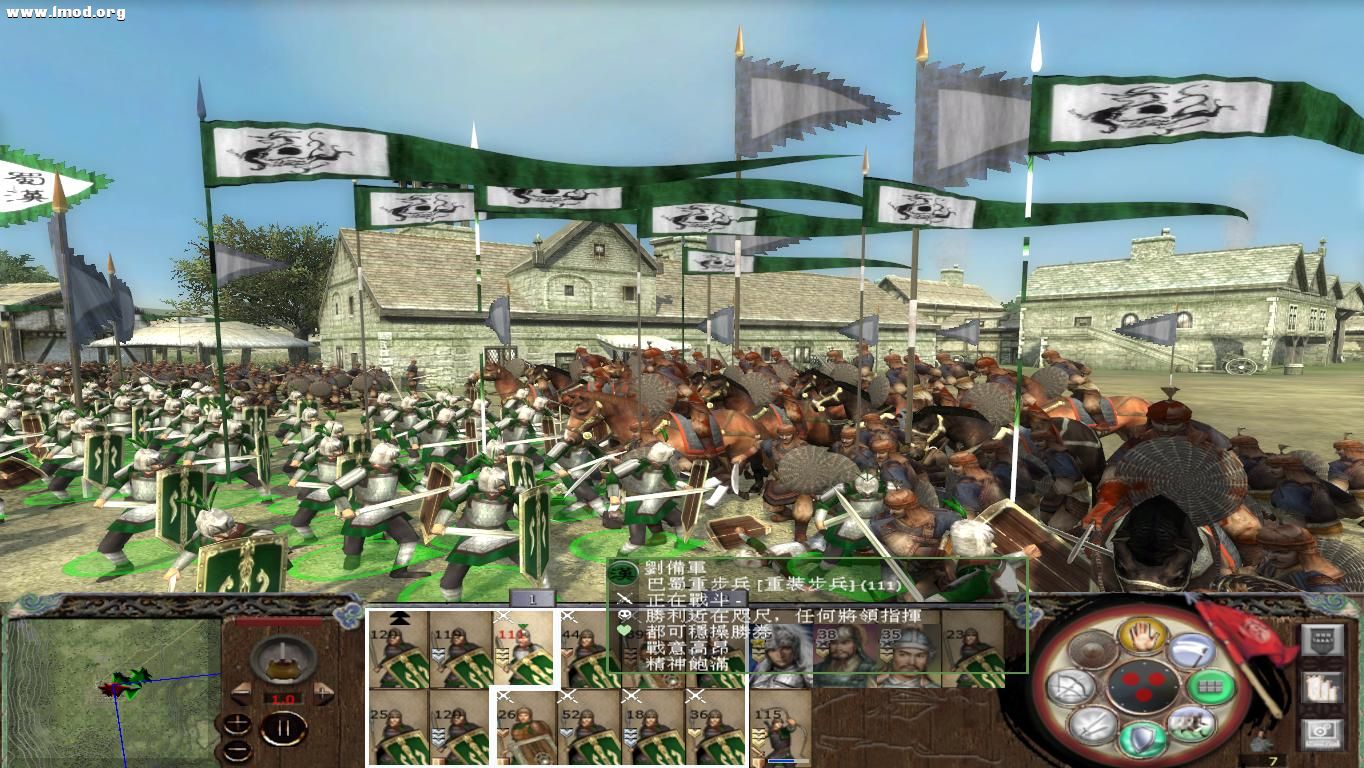Open the scrolls icon on the side panel

point(1321,686)
